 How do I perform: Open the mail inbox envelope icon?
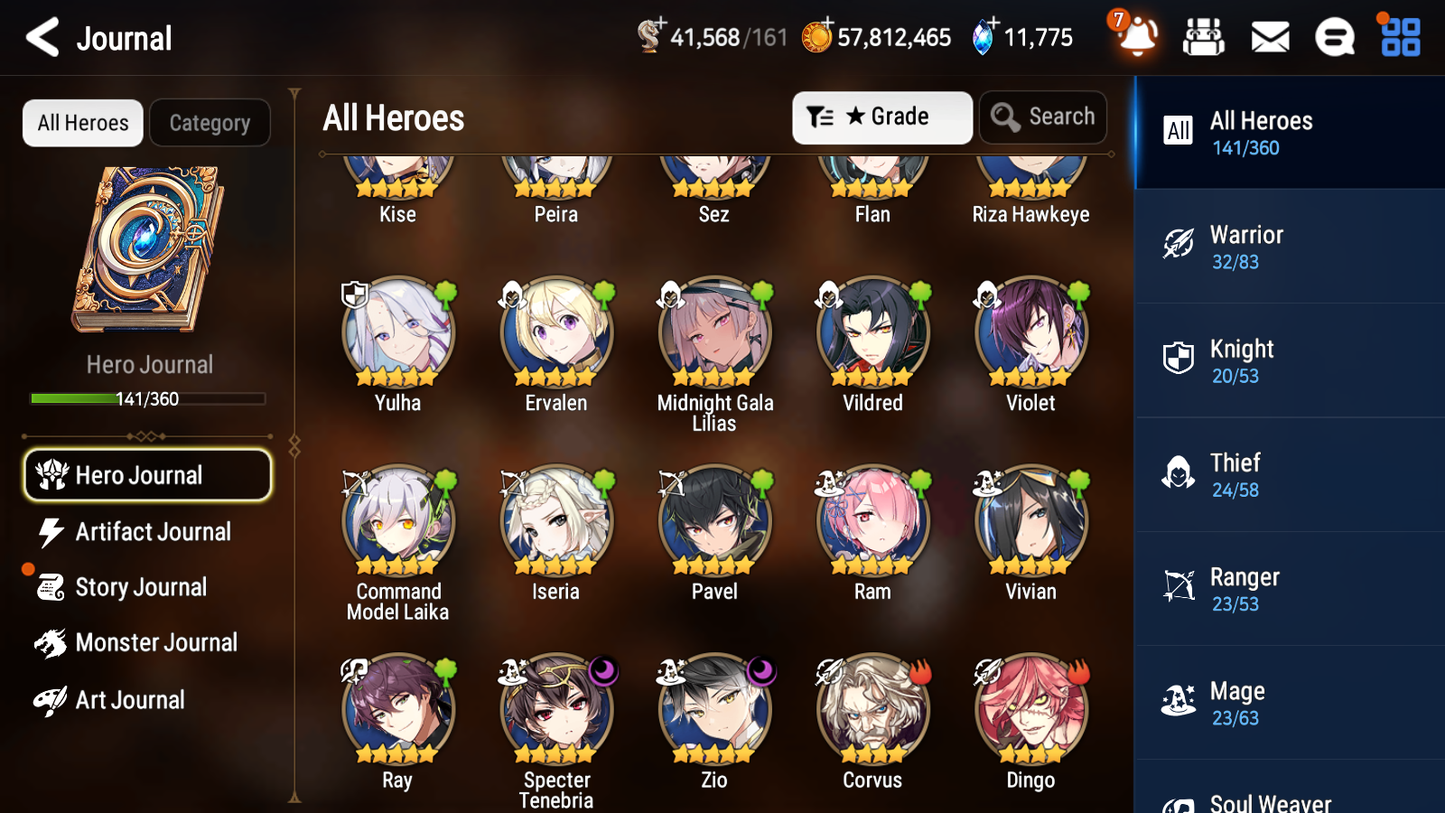click(1269, 36)
